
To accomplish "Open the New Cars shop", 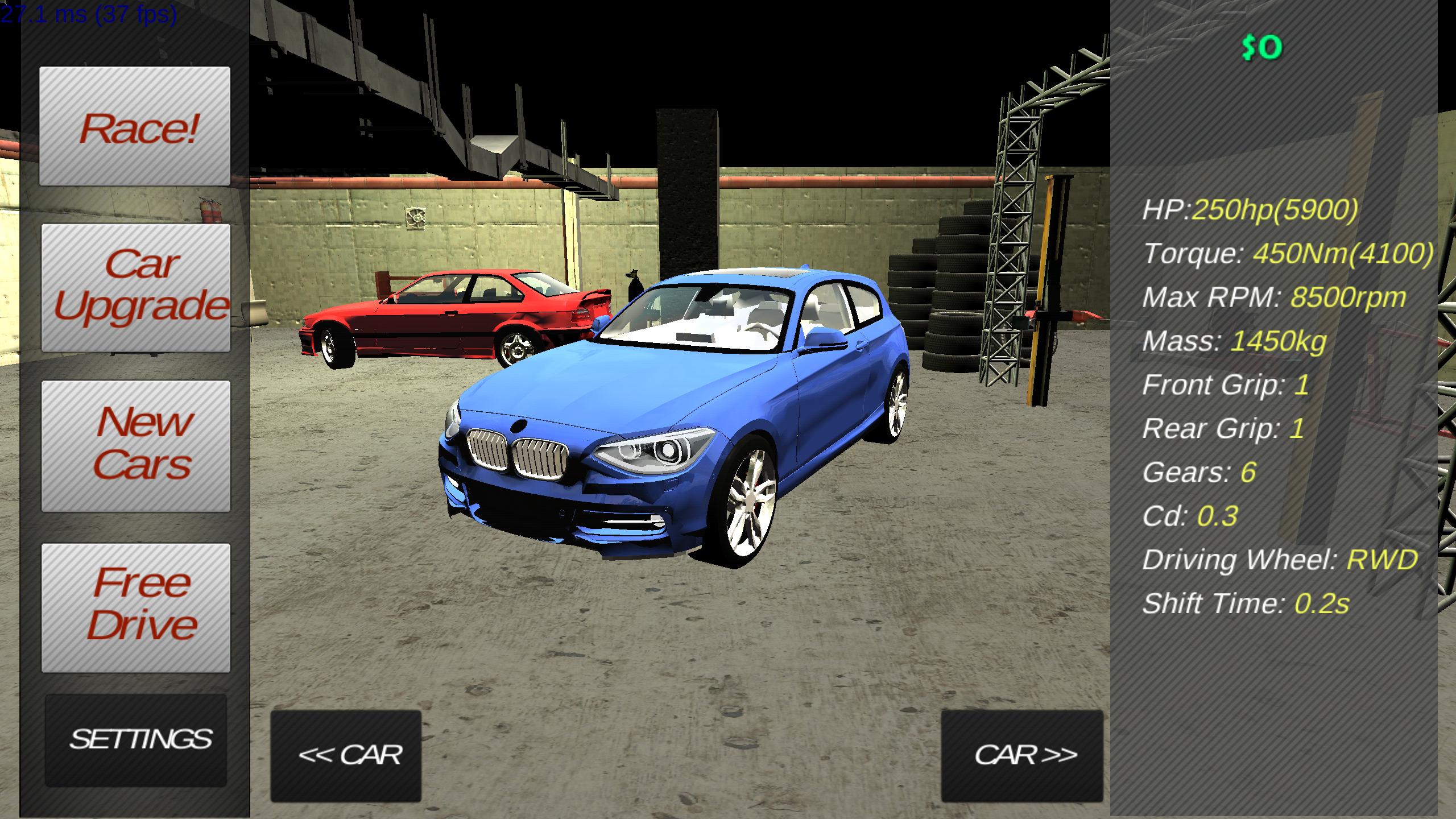I will [136, 441].
